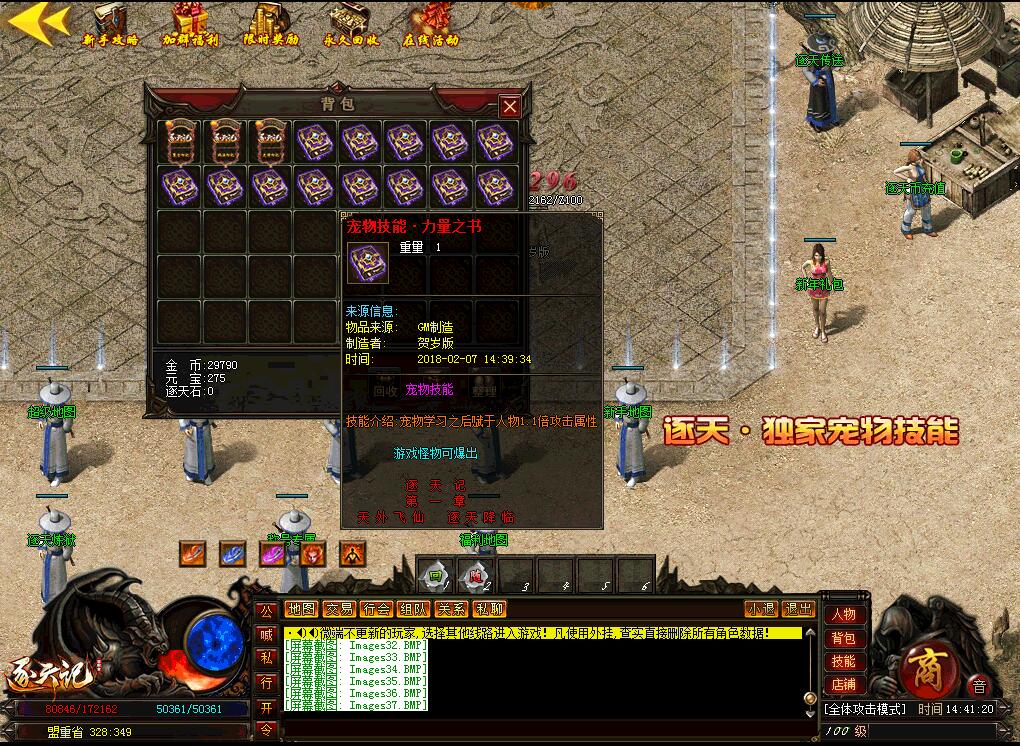The height and width of the screenshot is (746, 1020).
Task: Open the 限时奖励 timed reward icon
Action: coord(271,24)
